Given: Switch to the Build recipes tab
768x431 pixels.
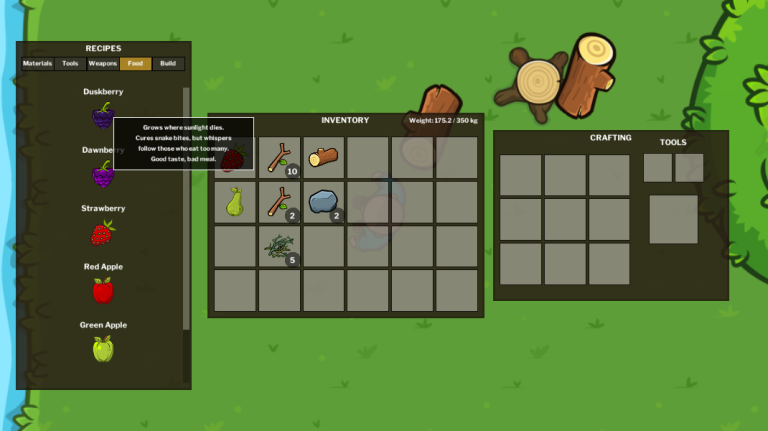Looking at the screenshot, I should [168, 64].
